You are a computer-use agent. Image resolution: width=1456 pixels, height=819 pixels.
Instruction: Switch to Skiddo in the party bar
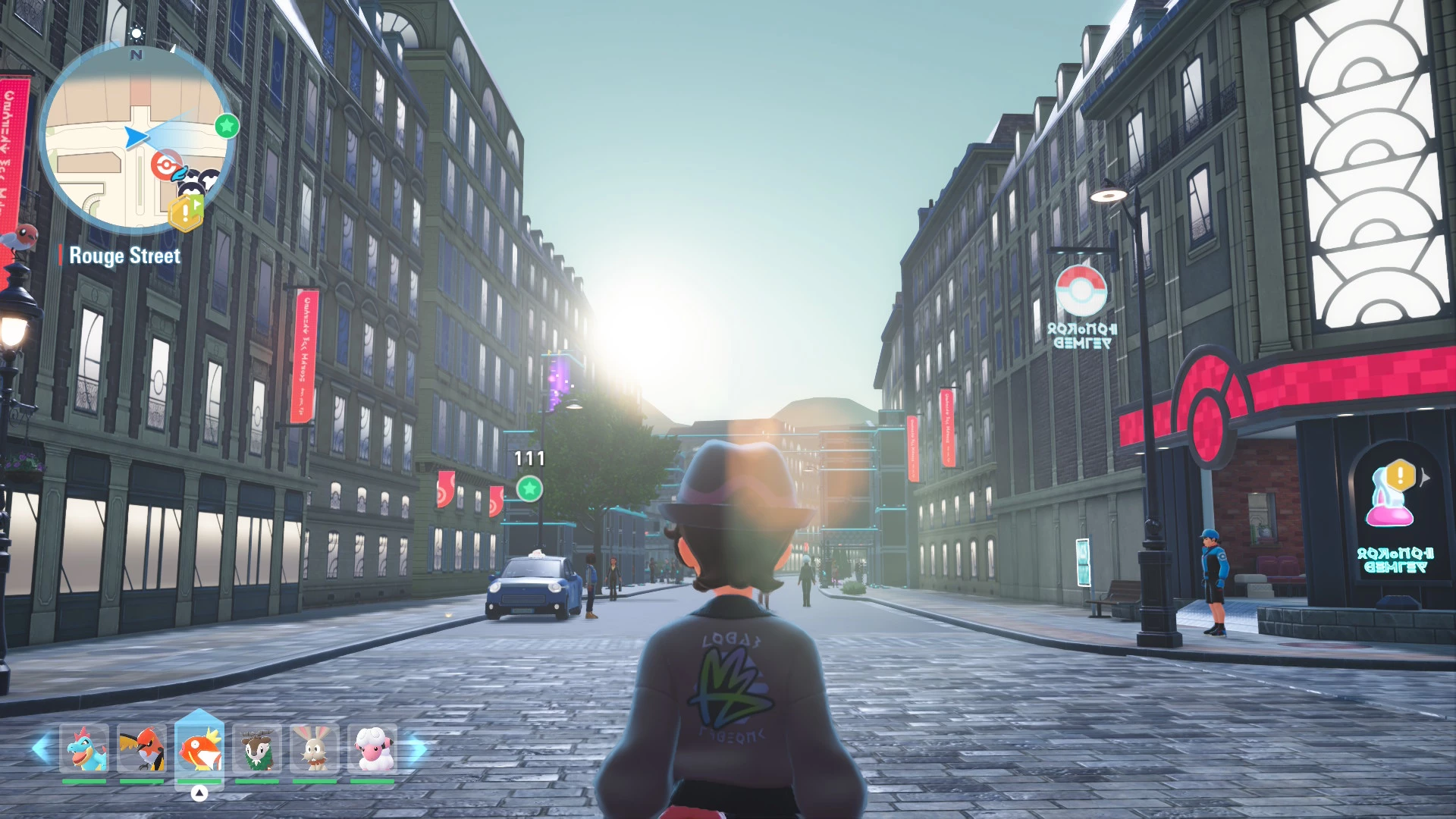[x=257, y=748]
